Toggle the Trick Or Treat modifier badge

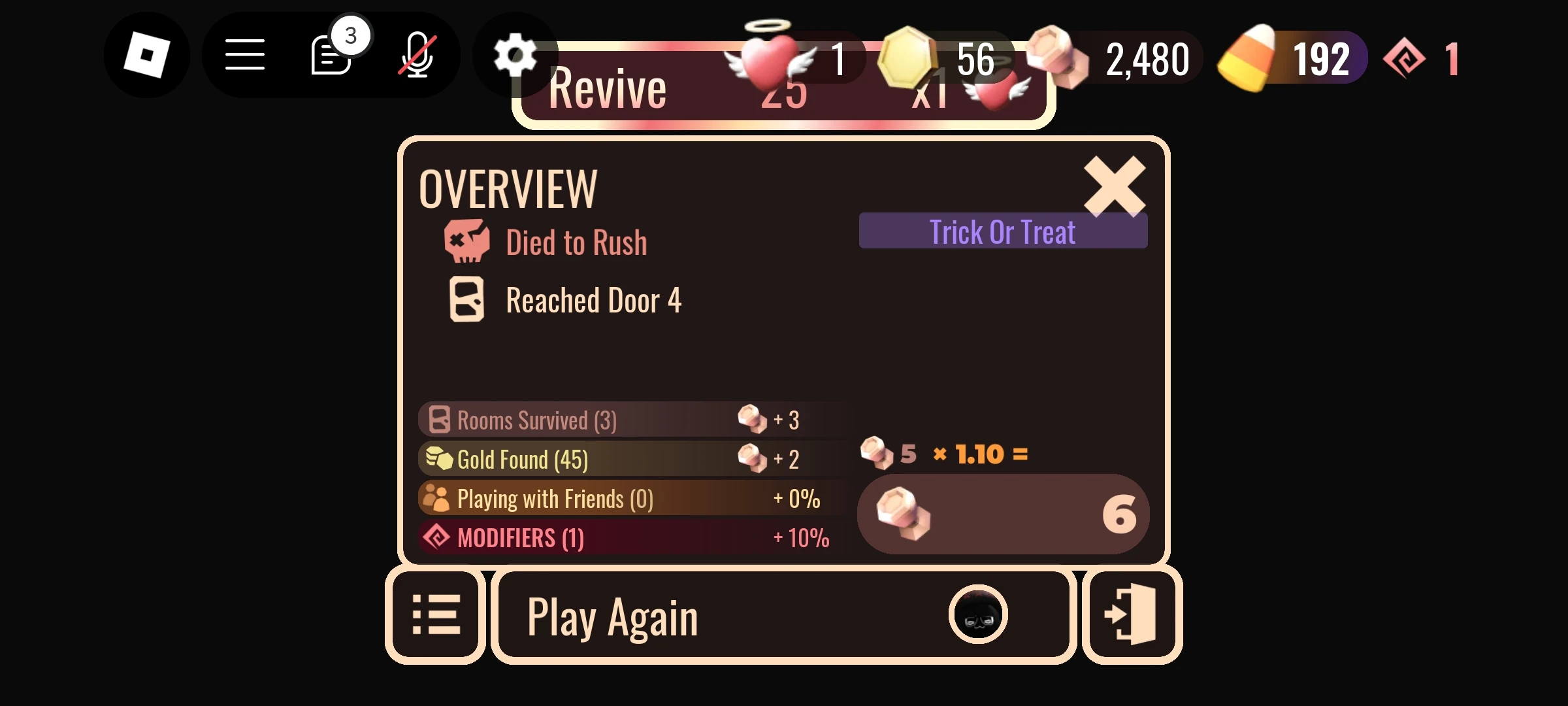1003,231
